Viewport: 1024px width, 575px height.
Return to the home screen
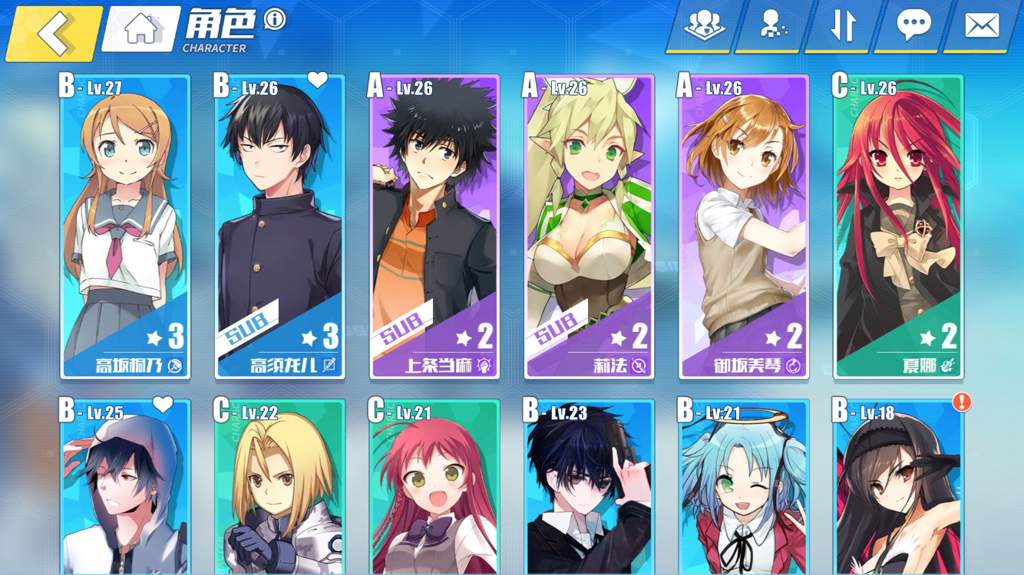click(x=140, y=29)
